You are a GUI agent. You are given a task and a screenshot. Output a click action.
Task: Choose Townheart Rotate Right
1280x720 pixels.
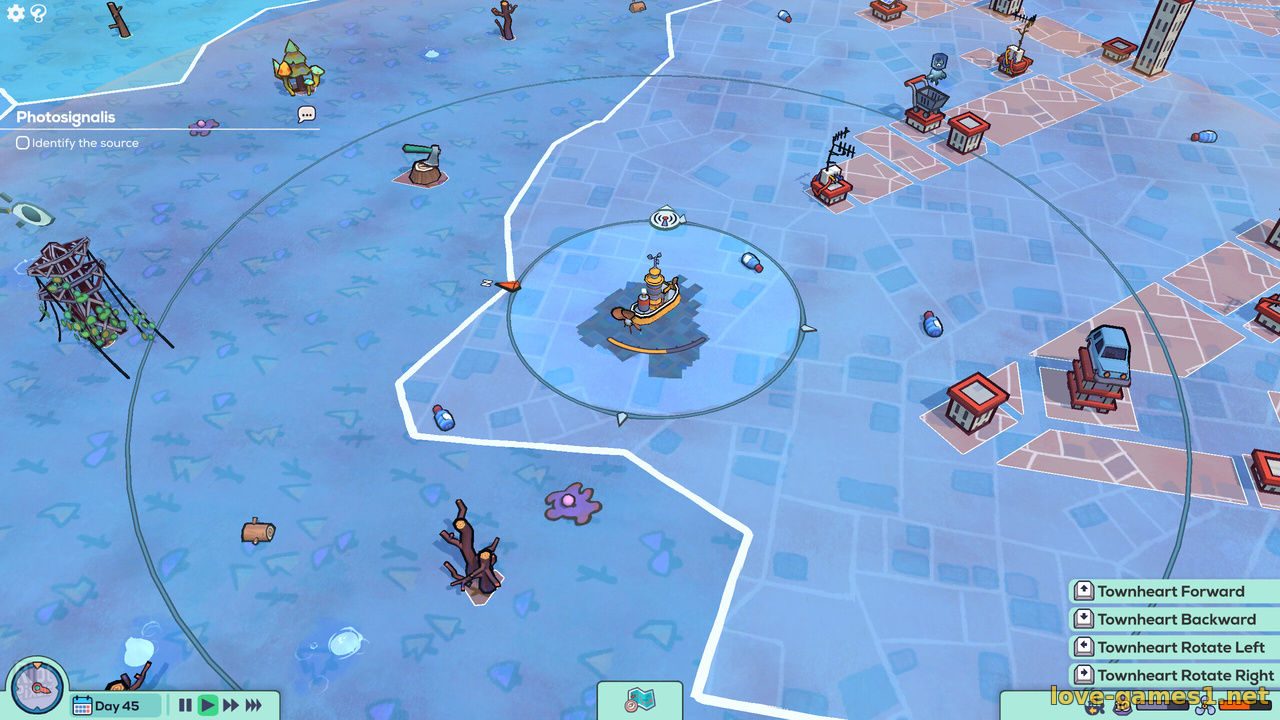1184,676
